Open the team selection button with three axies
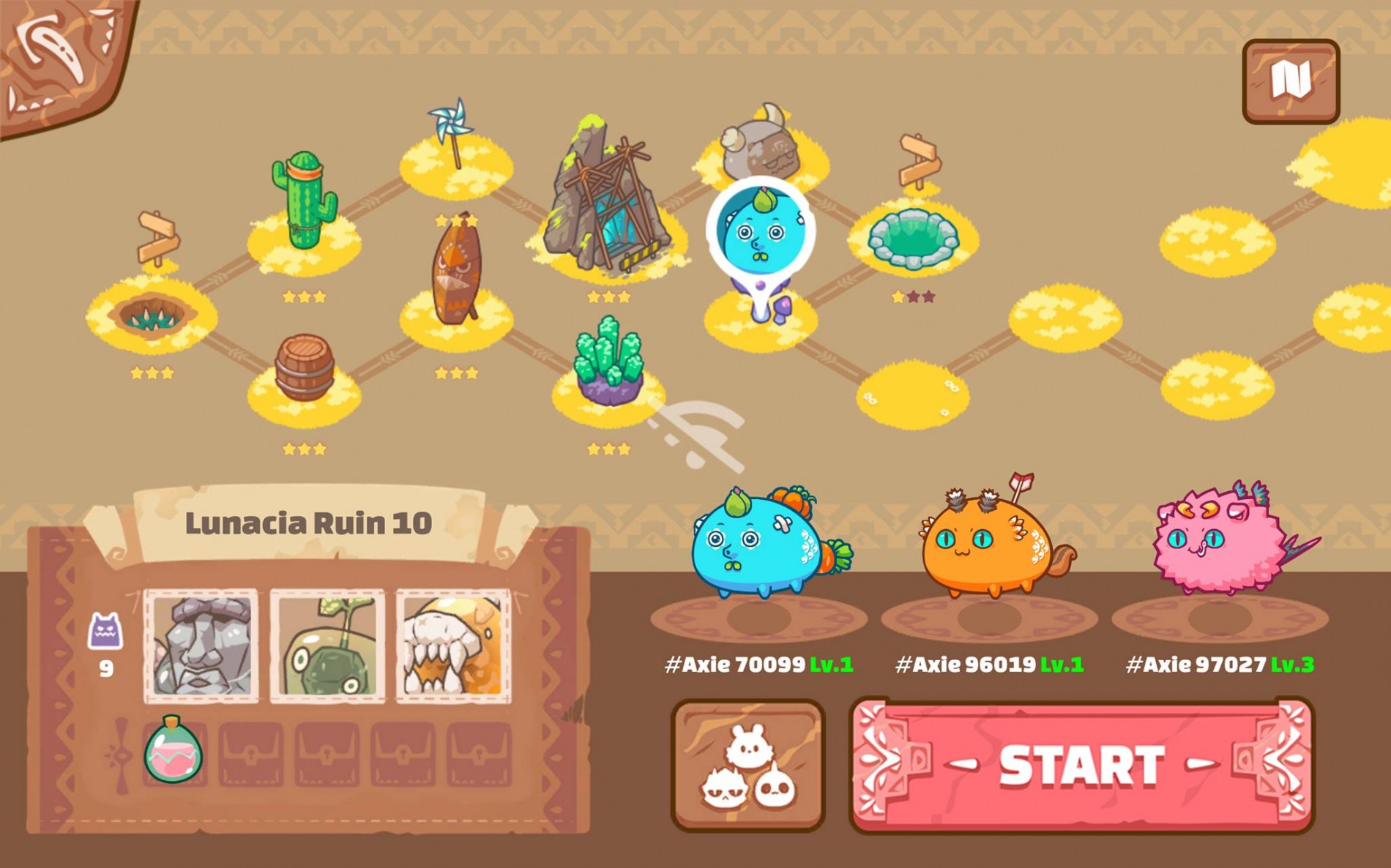The image size is (1391, 868). 747,766
